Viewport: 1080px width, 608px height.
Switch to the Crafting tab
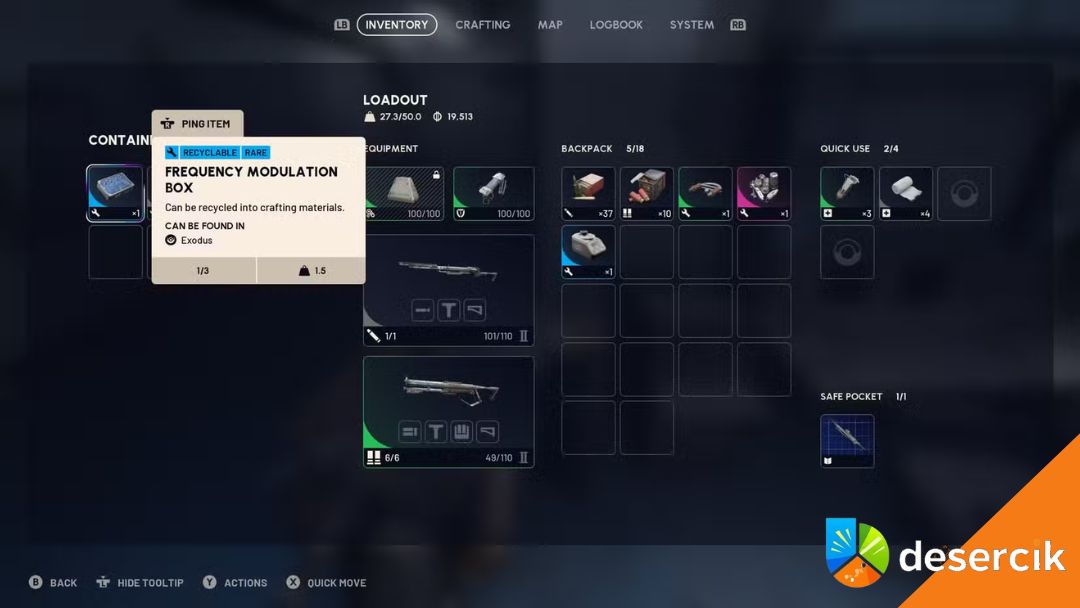[x=483, y=25]
